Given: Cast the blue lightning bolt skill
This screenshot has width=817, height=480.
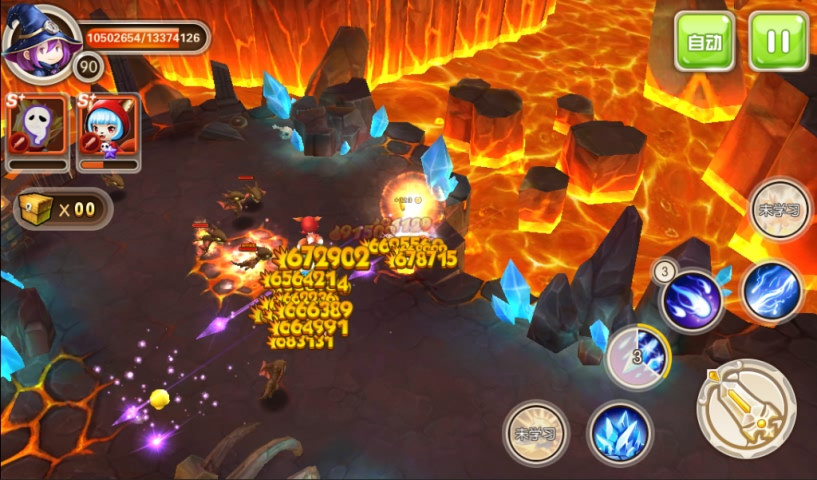Looking at the screenshot, I should tap(773, 292).
